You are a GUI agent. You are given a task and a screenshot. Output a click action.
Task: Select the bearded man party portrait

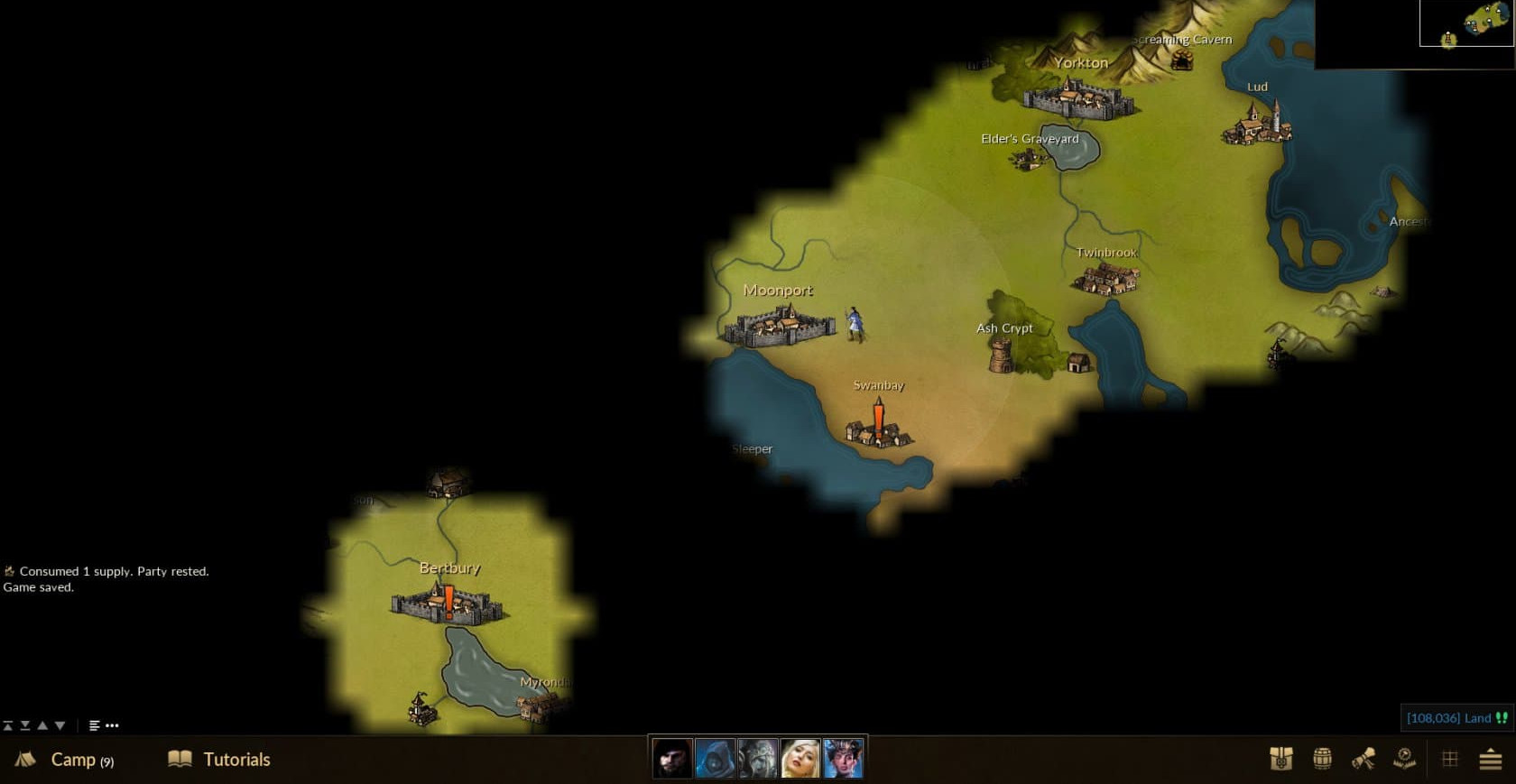pos(672,759)
